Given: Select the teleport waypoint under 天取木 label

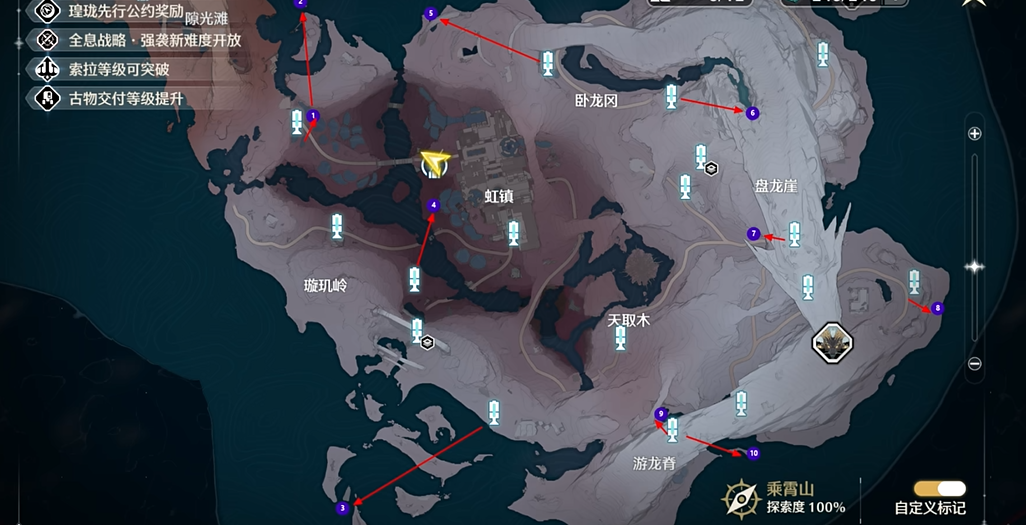Looking at the screenshot, I should point(620,338).
